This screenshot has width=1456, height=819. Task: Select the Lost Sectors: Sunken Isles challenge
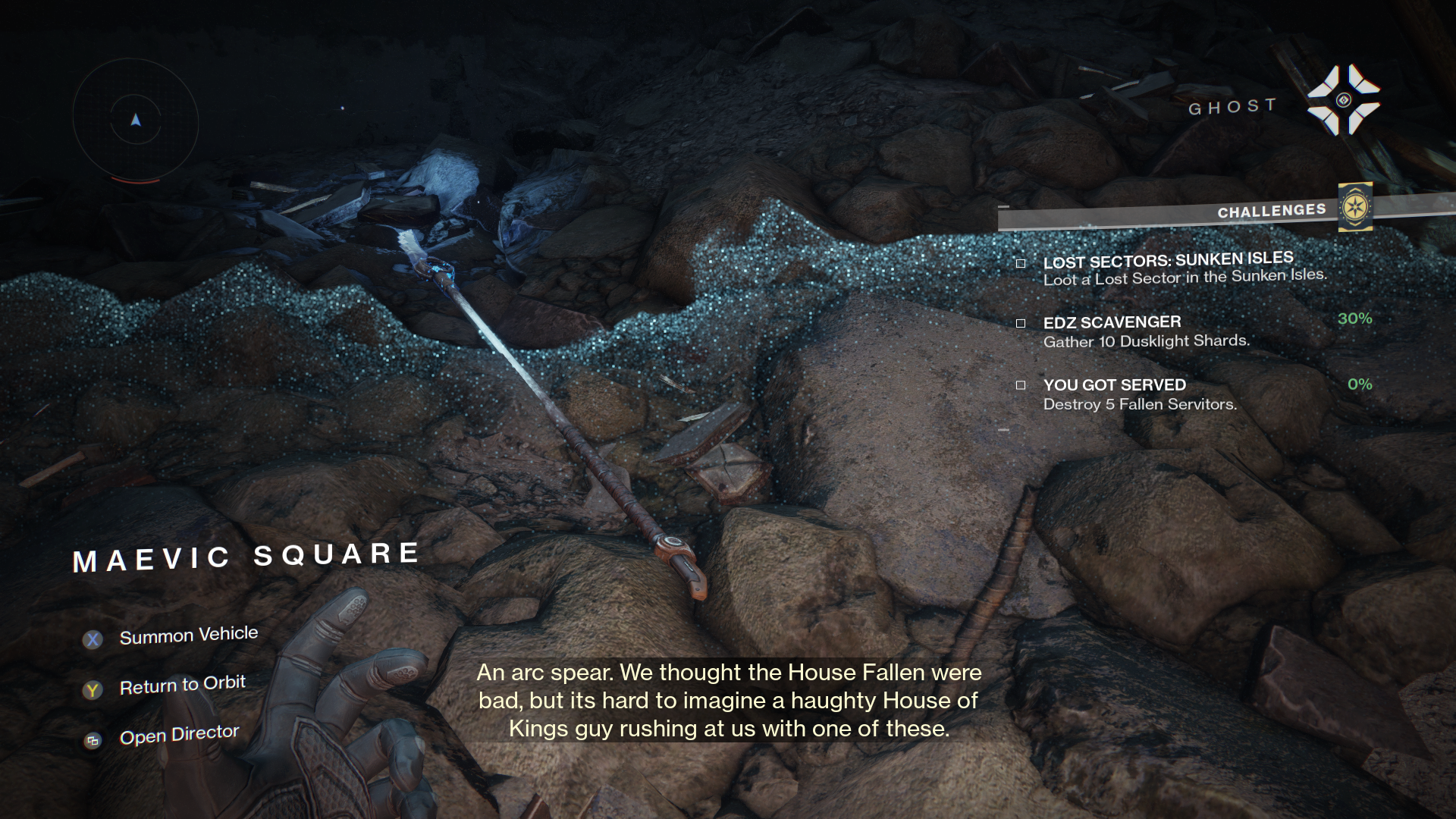[1184, 268]
